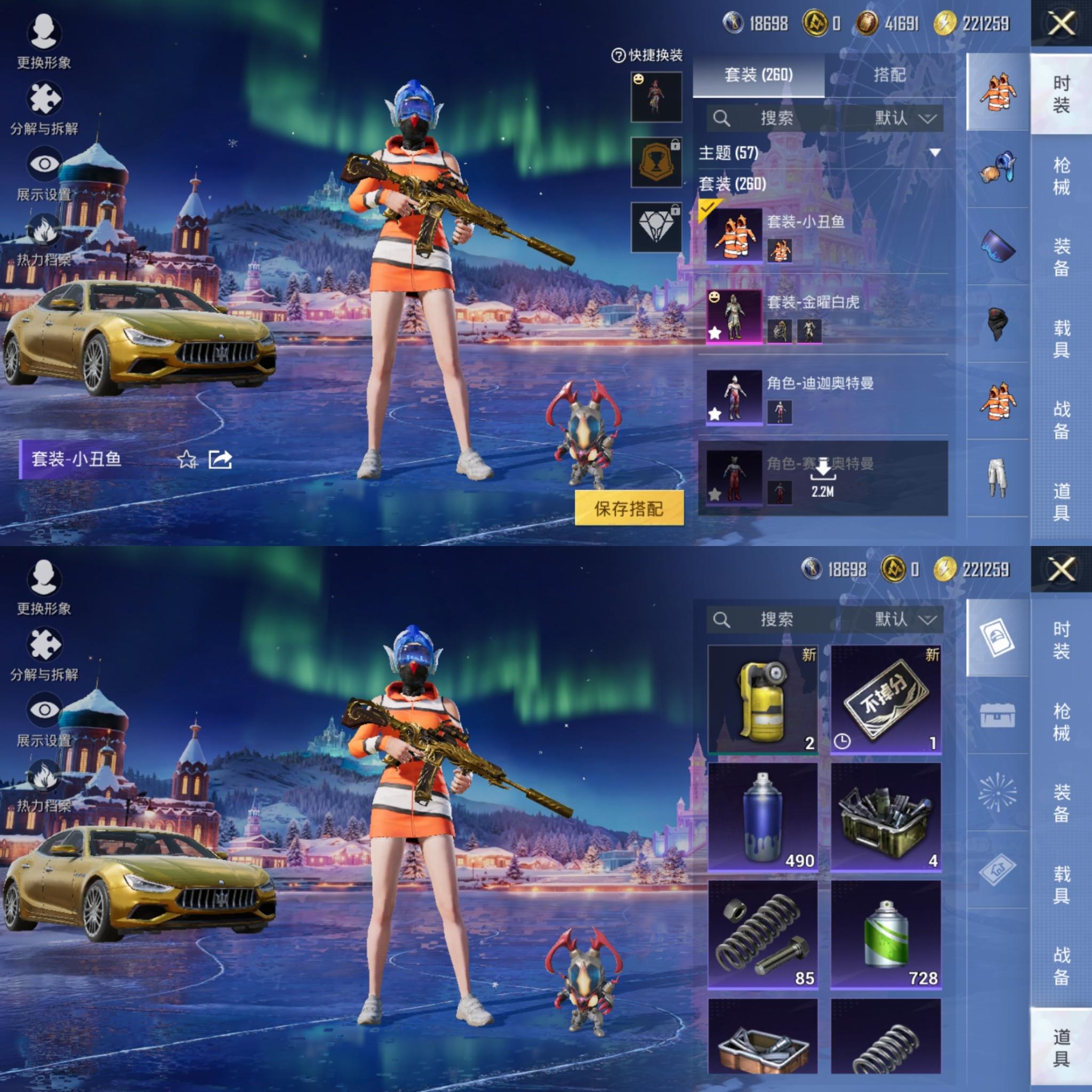
Task: Open the locked trophy quick-outfit slot
Action: [656, 163]
